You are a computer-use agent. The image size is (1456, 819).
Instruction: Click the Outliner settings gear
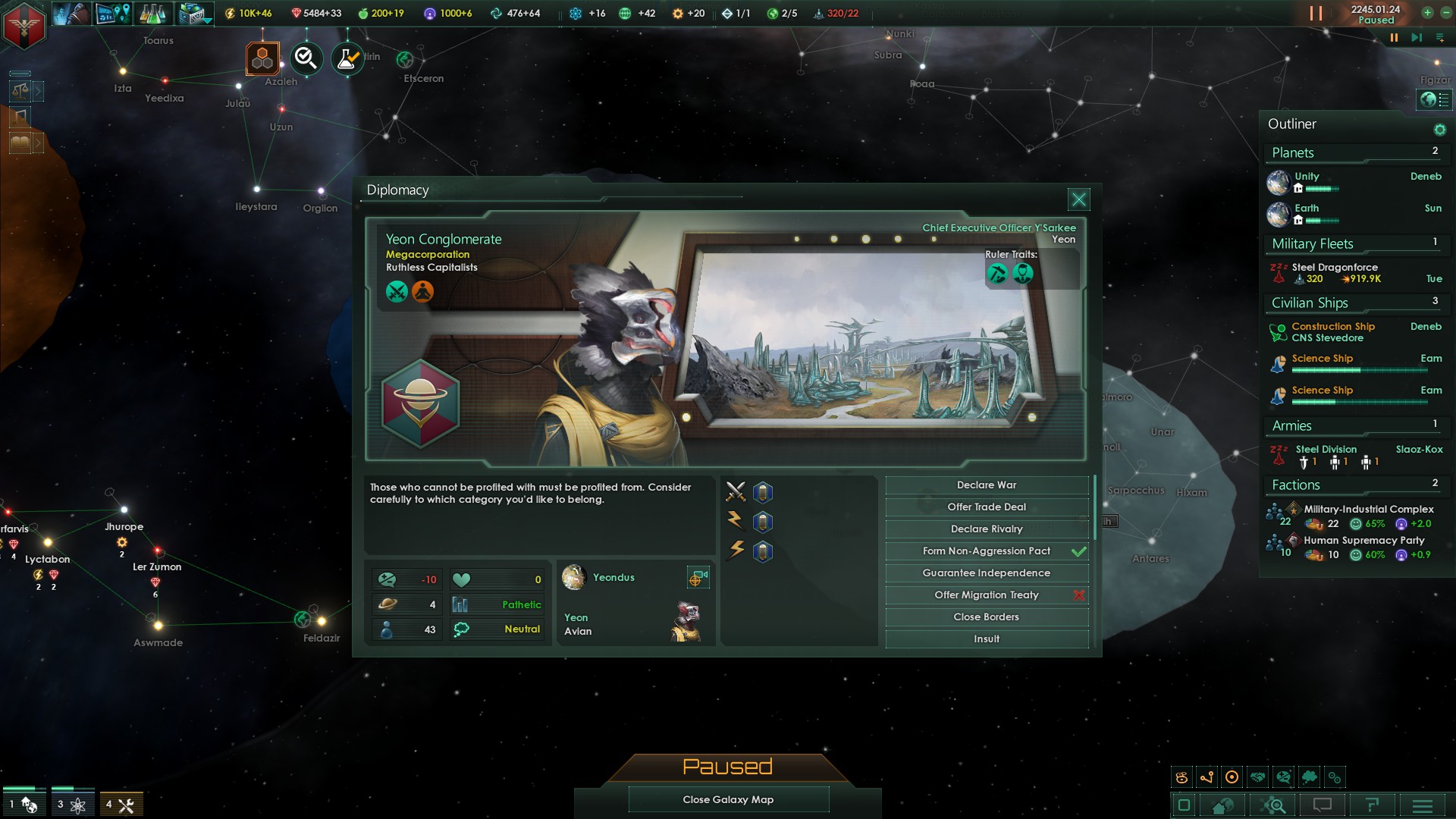click(x=1439, y=129)
